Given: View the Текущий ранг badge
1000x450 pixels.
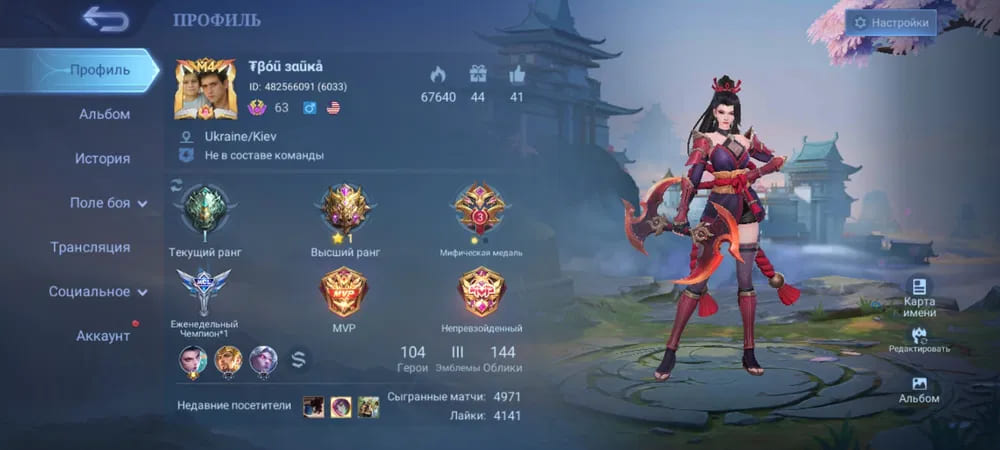Looking at the screenshot, I should click(x=205, y=211).
